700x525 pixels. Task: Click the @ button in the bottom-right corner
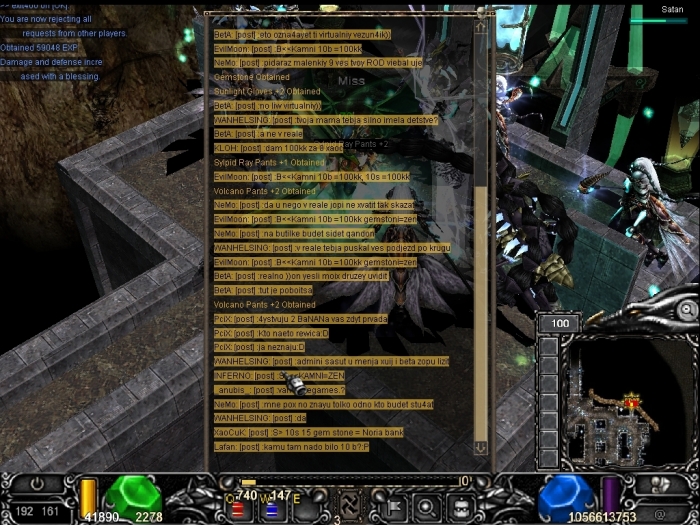[661, 514]
